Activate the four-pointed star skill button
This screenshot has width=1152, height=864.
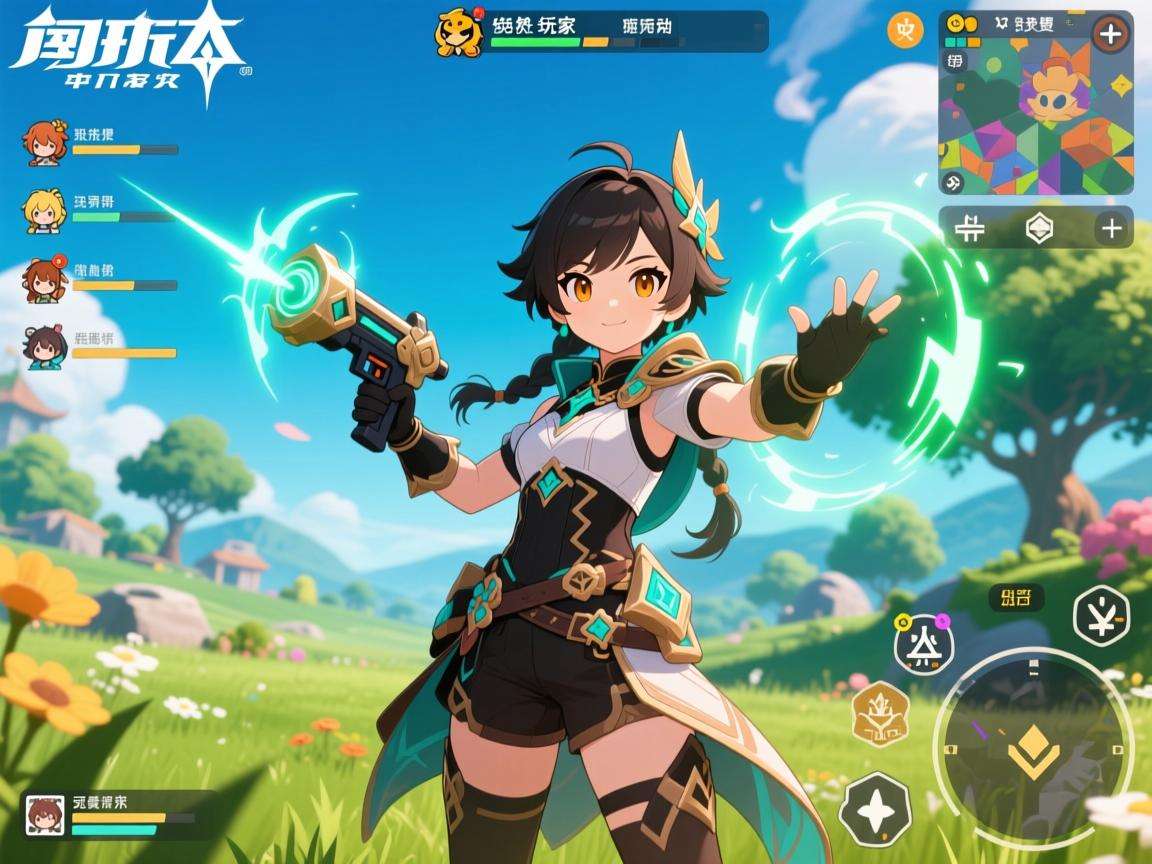click(876, 808)
